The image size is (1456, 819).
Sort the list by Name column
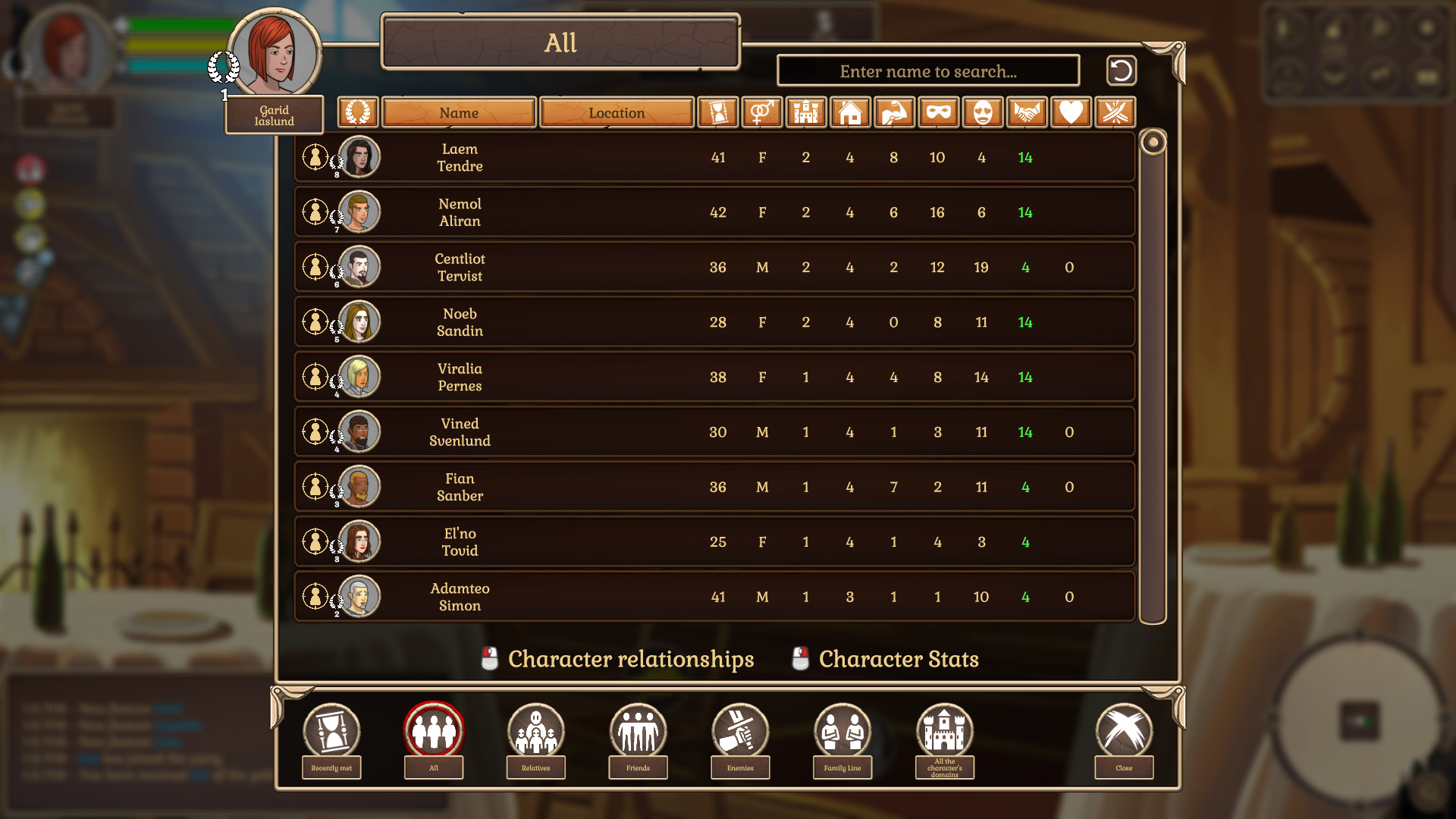(x=459, y=113)
